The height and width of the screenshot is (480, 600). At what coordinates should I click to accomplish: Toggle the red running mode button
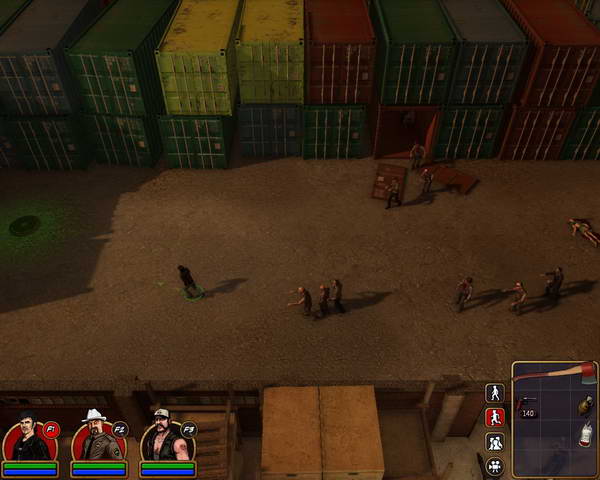[494, 417]
